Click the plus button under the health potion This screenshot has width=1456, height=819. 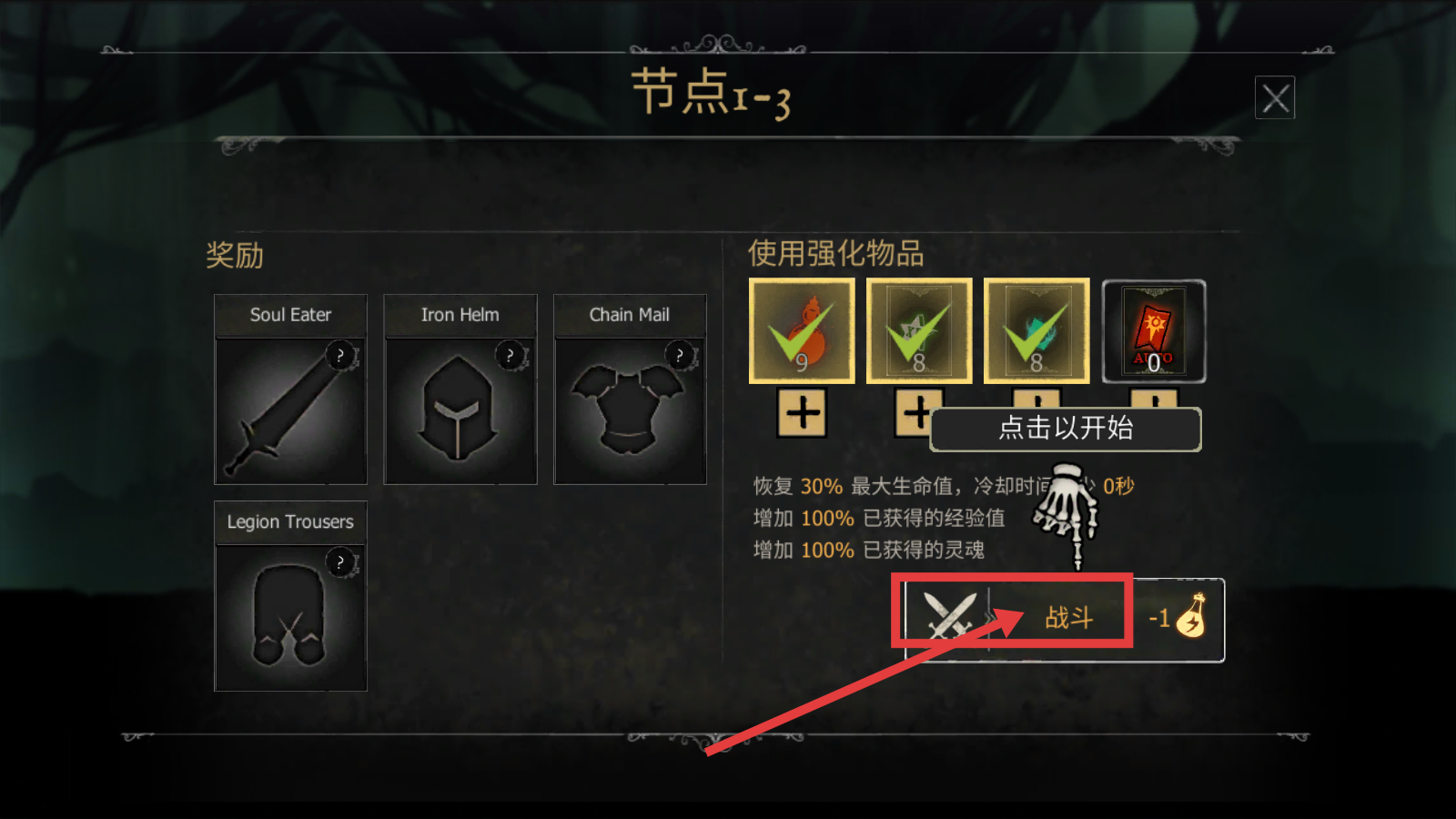click(801, 414)
